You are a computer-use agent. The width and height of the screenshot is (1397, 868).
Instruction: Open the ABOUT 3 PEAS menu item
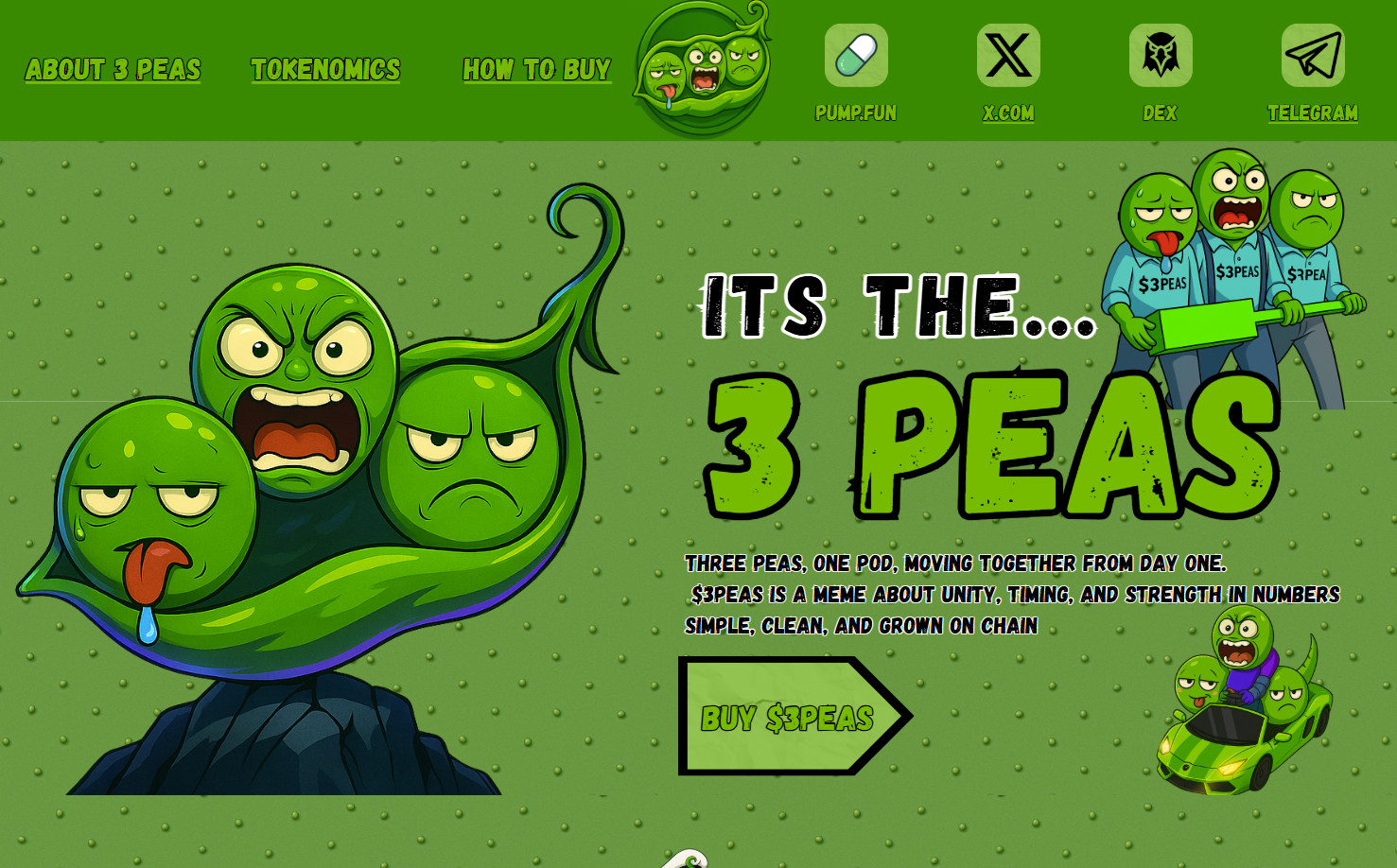[114, 70]
